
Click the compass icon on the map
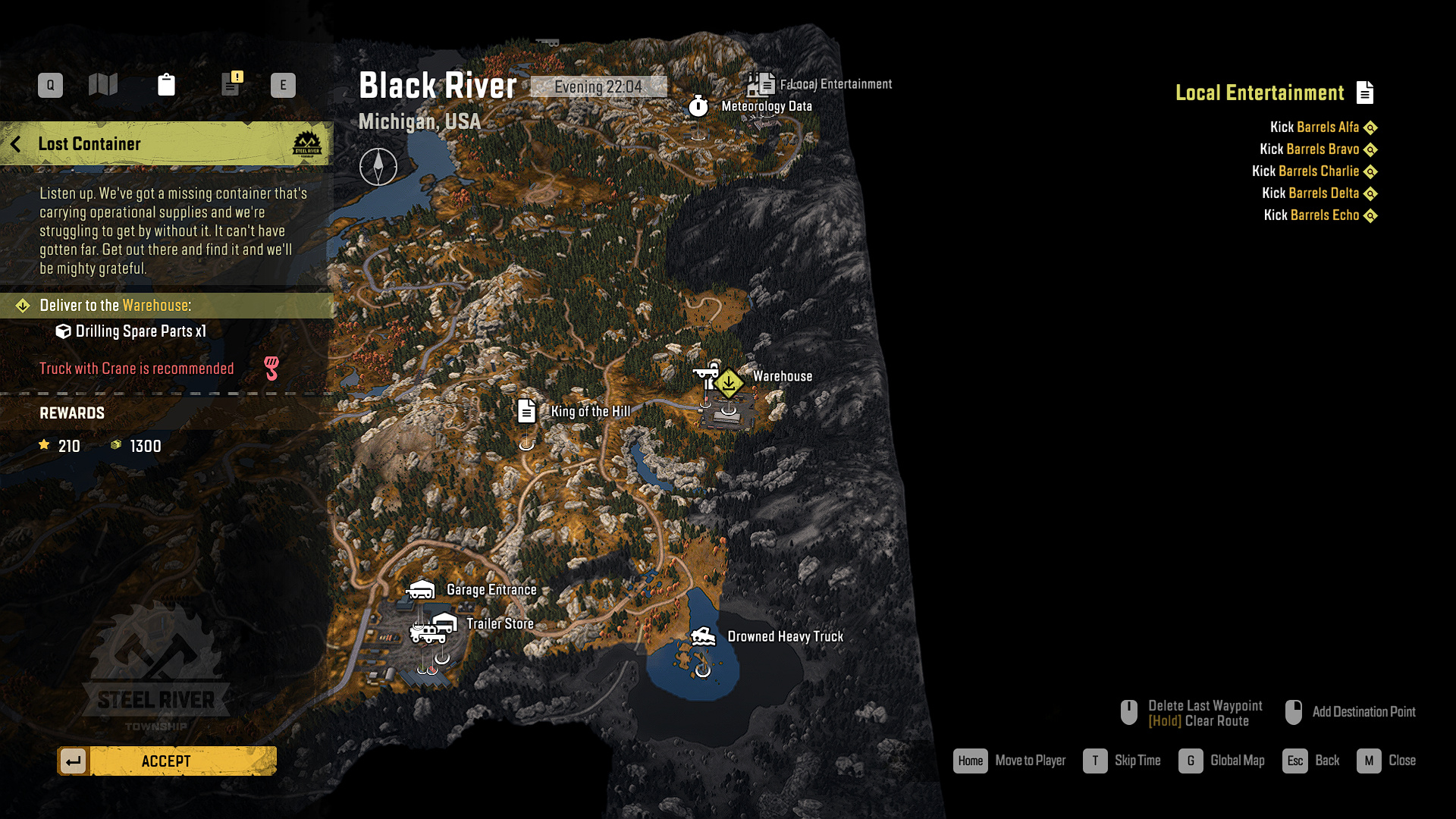378,167
